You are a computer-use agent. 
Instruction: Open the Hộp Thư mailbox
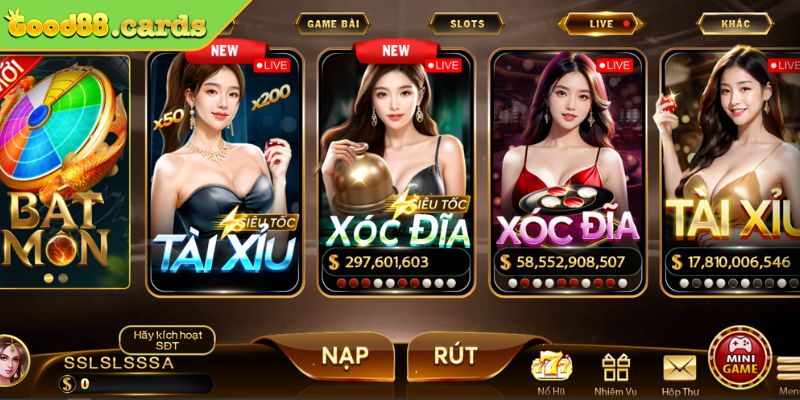click(x=679, y=372)
